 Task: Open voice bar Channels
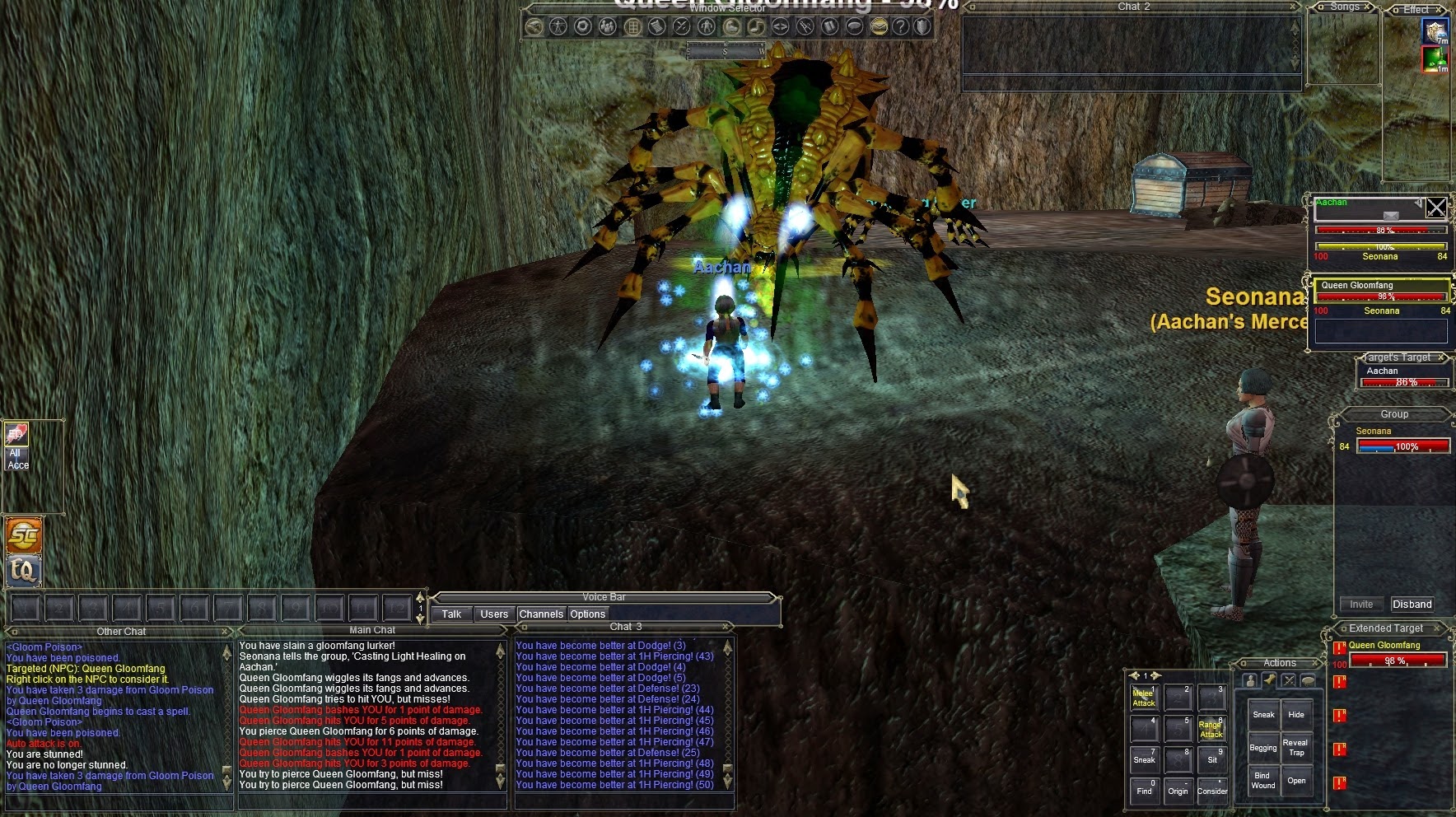point(541,614)
